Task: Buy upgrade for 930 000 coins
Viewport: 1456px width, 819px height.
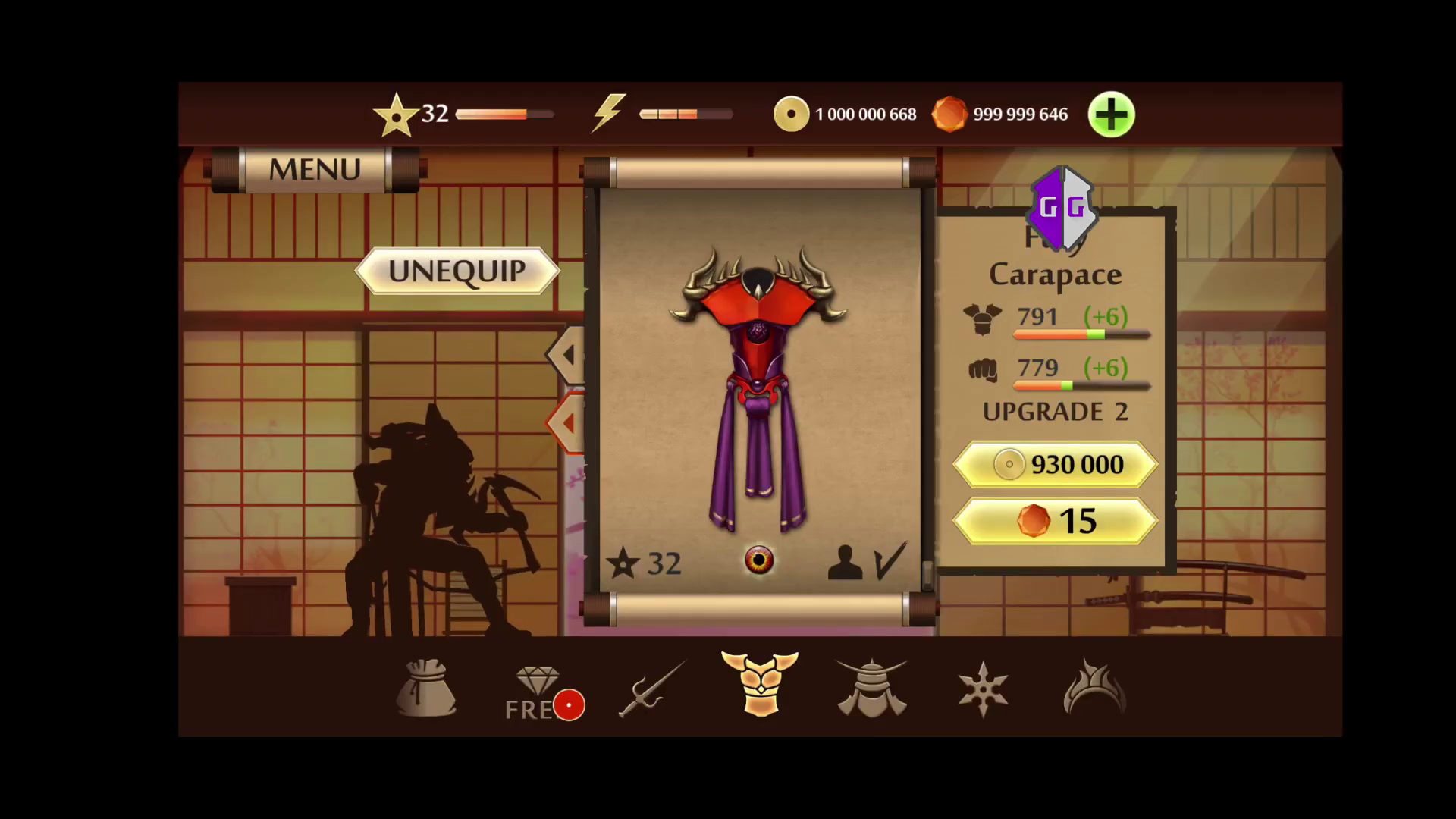Action: pos(1055,464)
